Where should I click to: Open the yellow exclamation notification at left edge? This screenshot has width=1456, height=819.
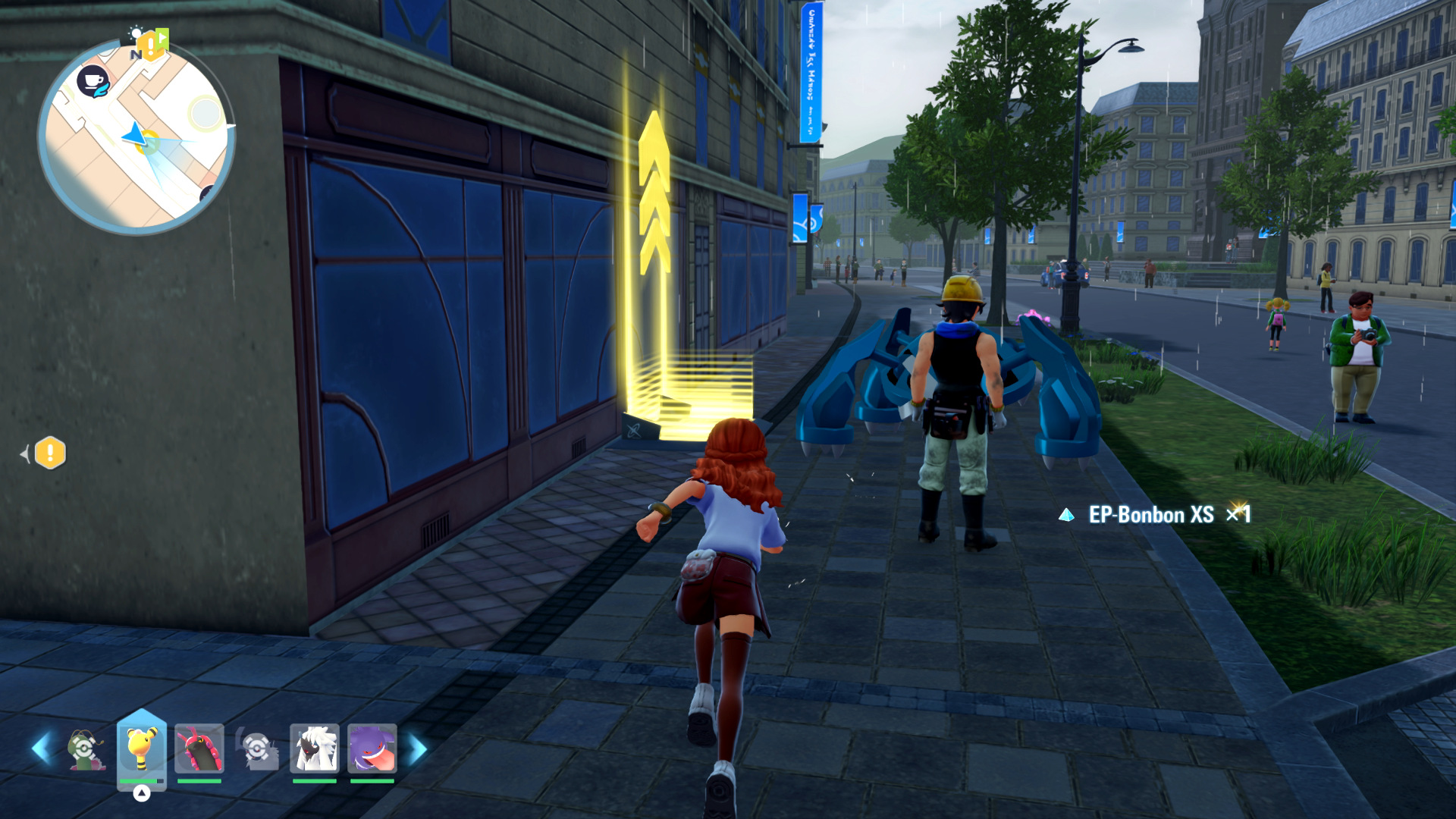click(x=50, y=453)
